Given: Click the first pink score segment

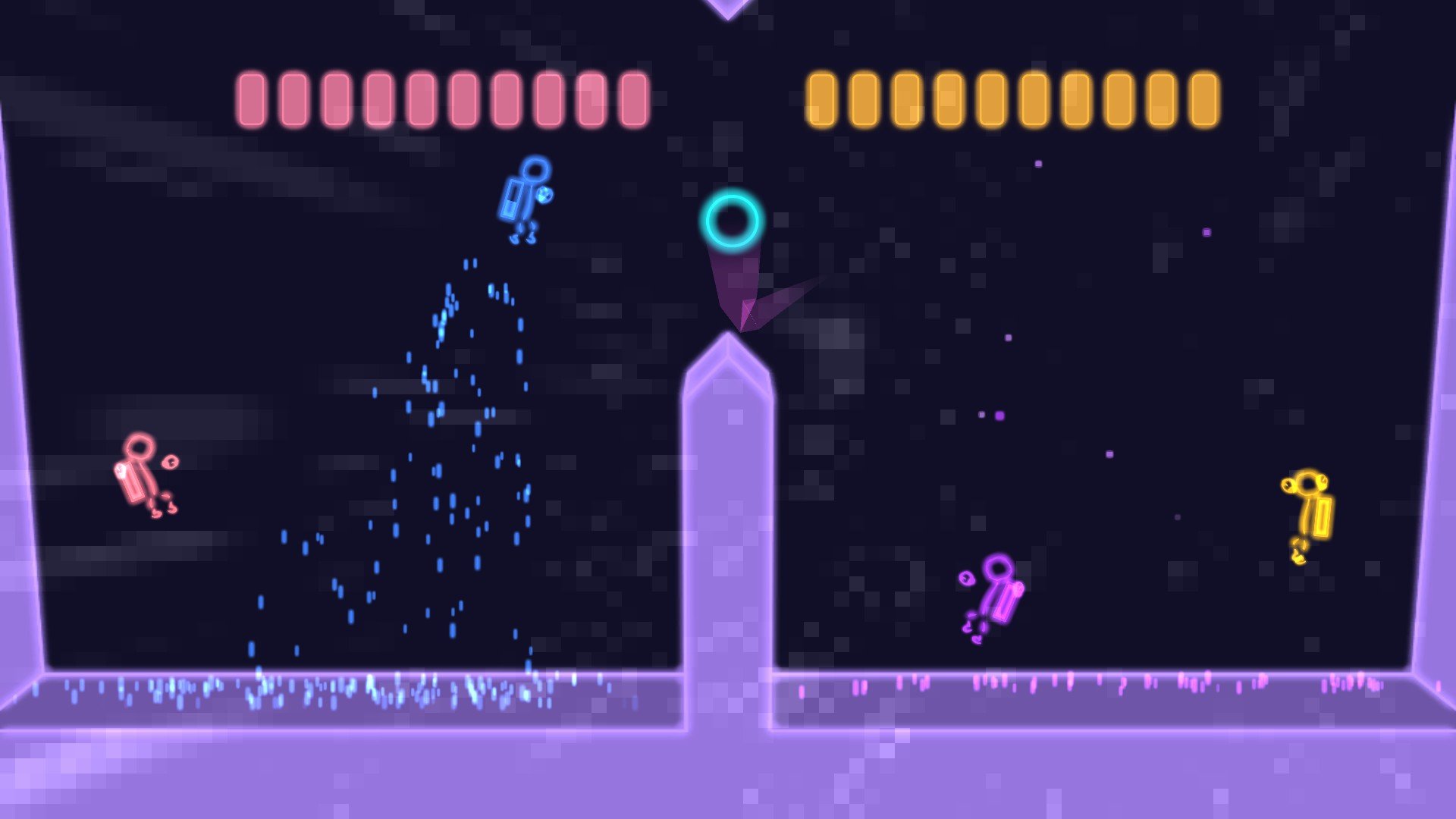Looking at the screenshot, I should 250,99.
